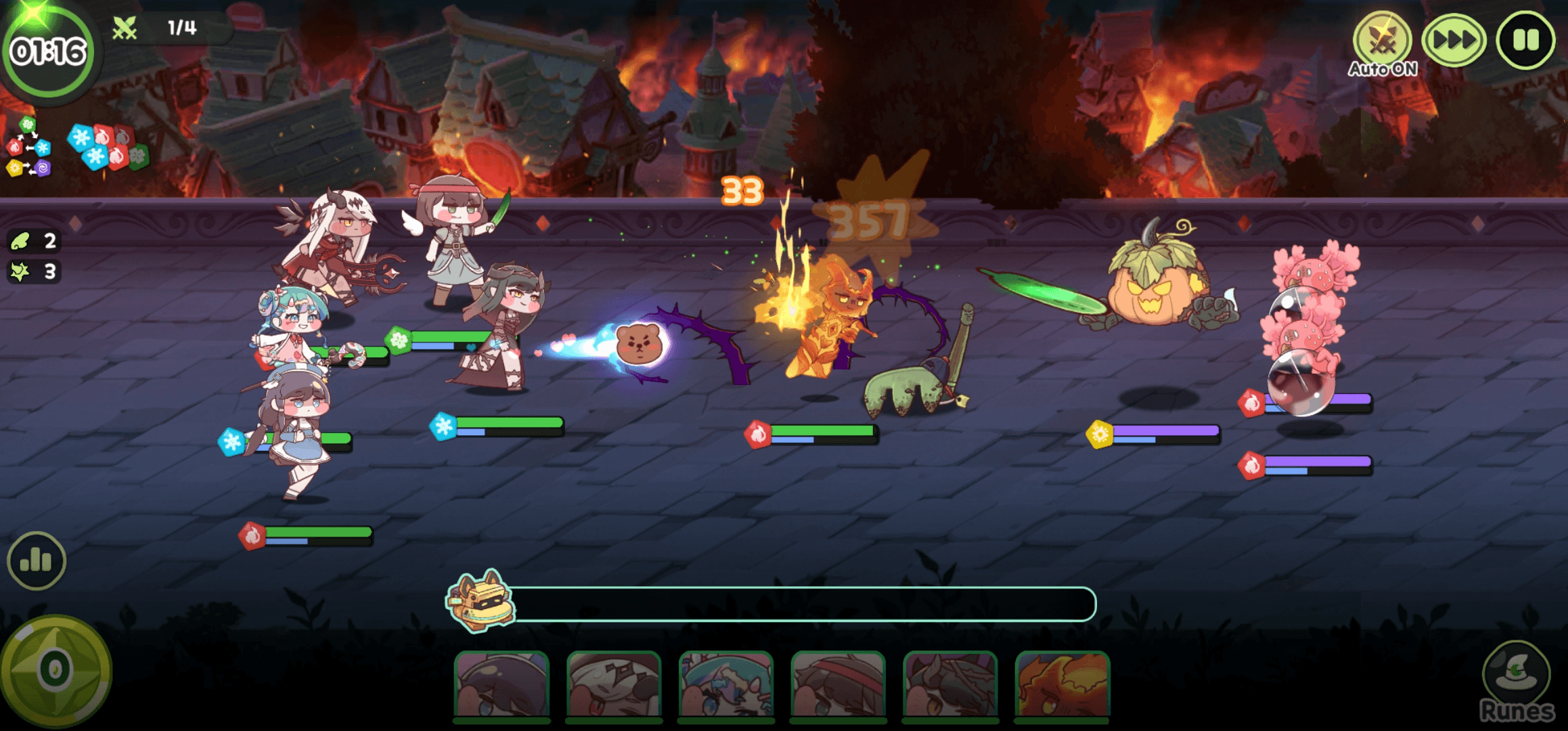Choose the teal-haired hero portrait
This screenshot has width=1568, height=731.
click(x=726, y=685)
